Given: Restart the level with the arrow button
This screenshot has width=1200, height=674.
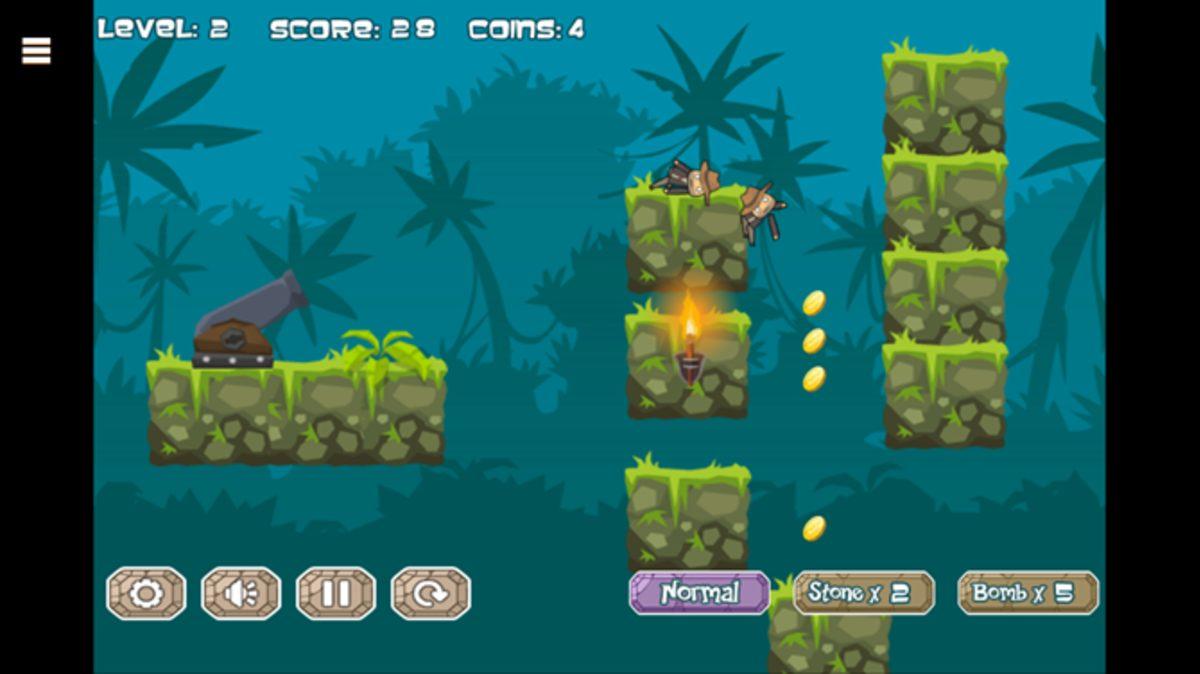Looking at the screenshot, I should tap(430, 593).
